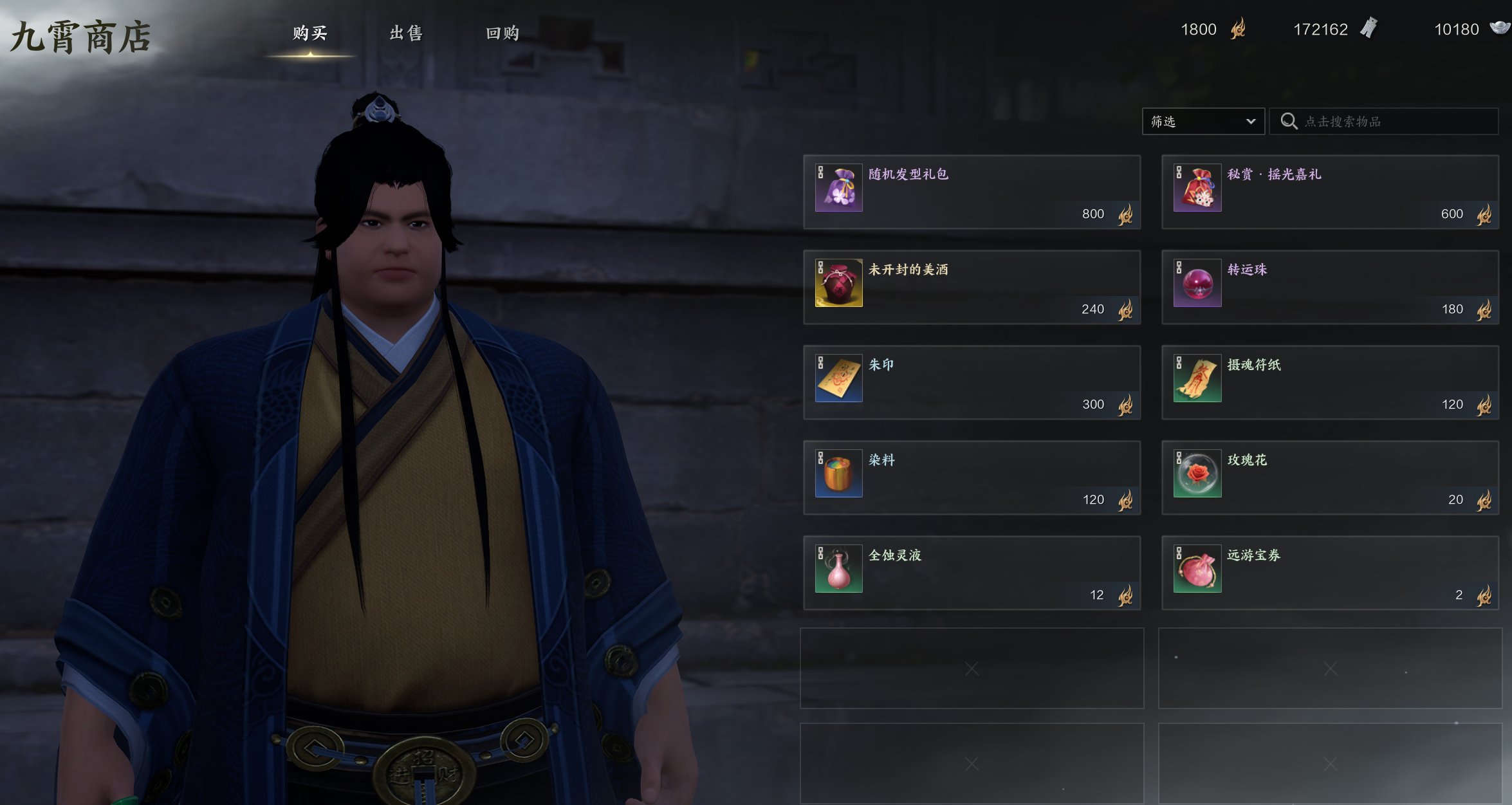Open the 出售 tab
Image resolution: width=1512 pixels, height=805 pixels.
(406, 33)
